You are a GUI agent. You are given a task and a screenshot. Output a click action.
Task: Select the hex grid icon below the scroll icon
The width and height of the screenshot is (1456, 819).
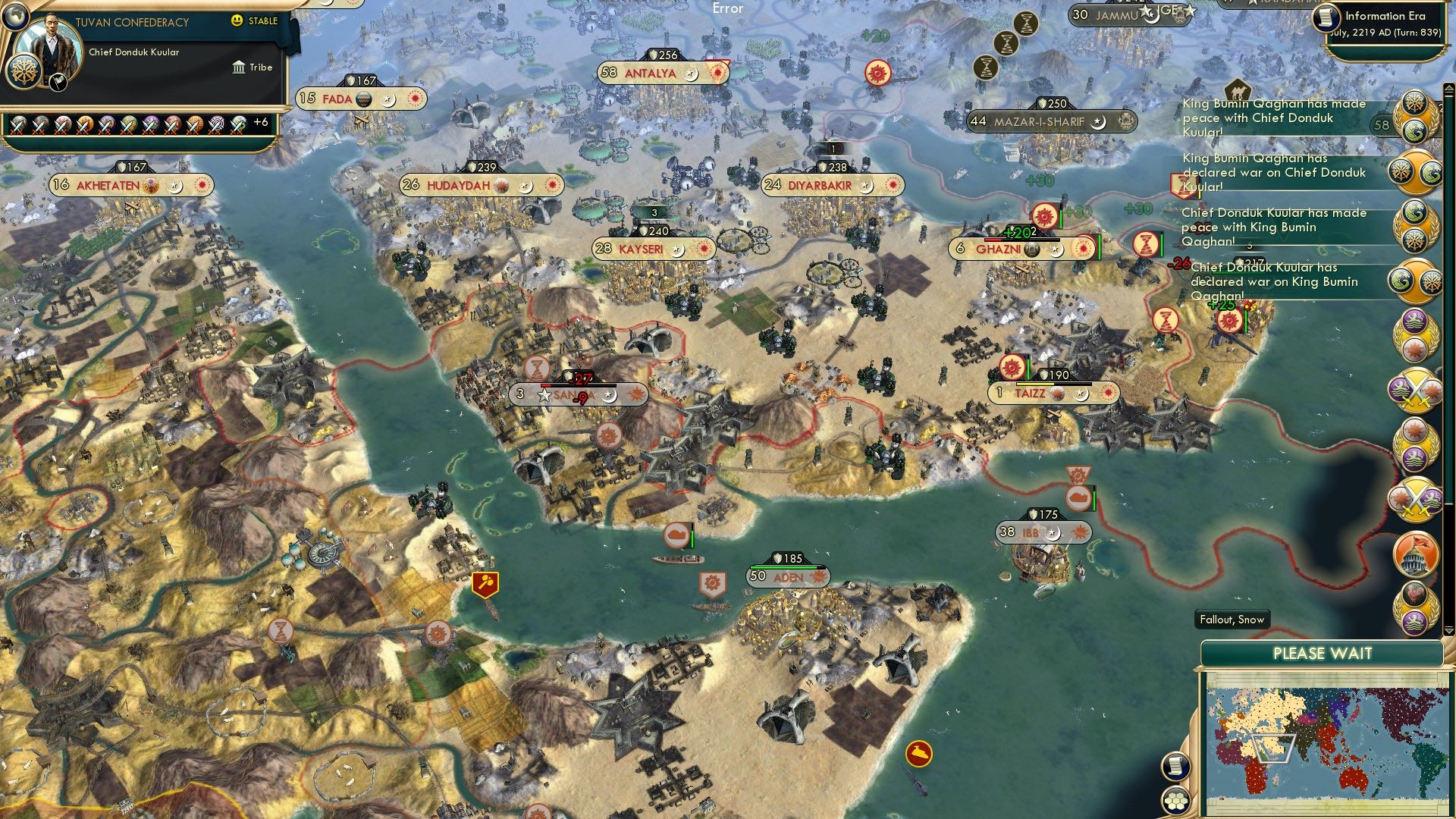pyautogui.click(x=1175, y=802)
